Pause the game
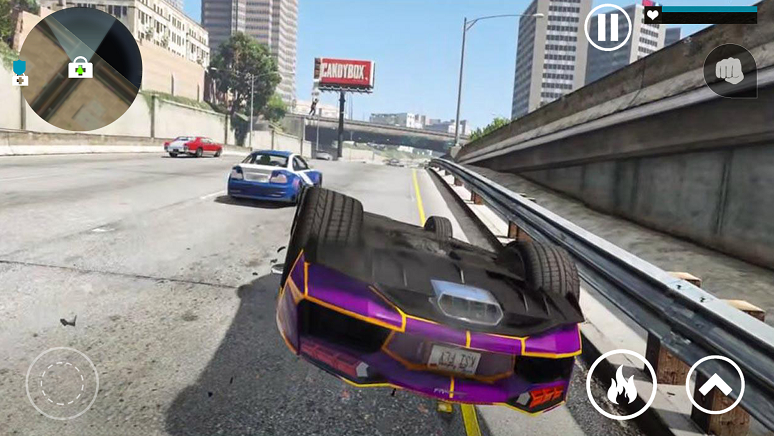774x436 pixels. (608, 27)
